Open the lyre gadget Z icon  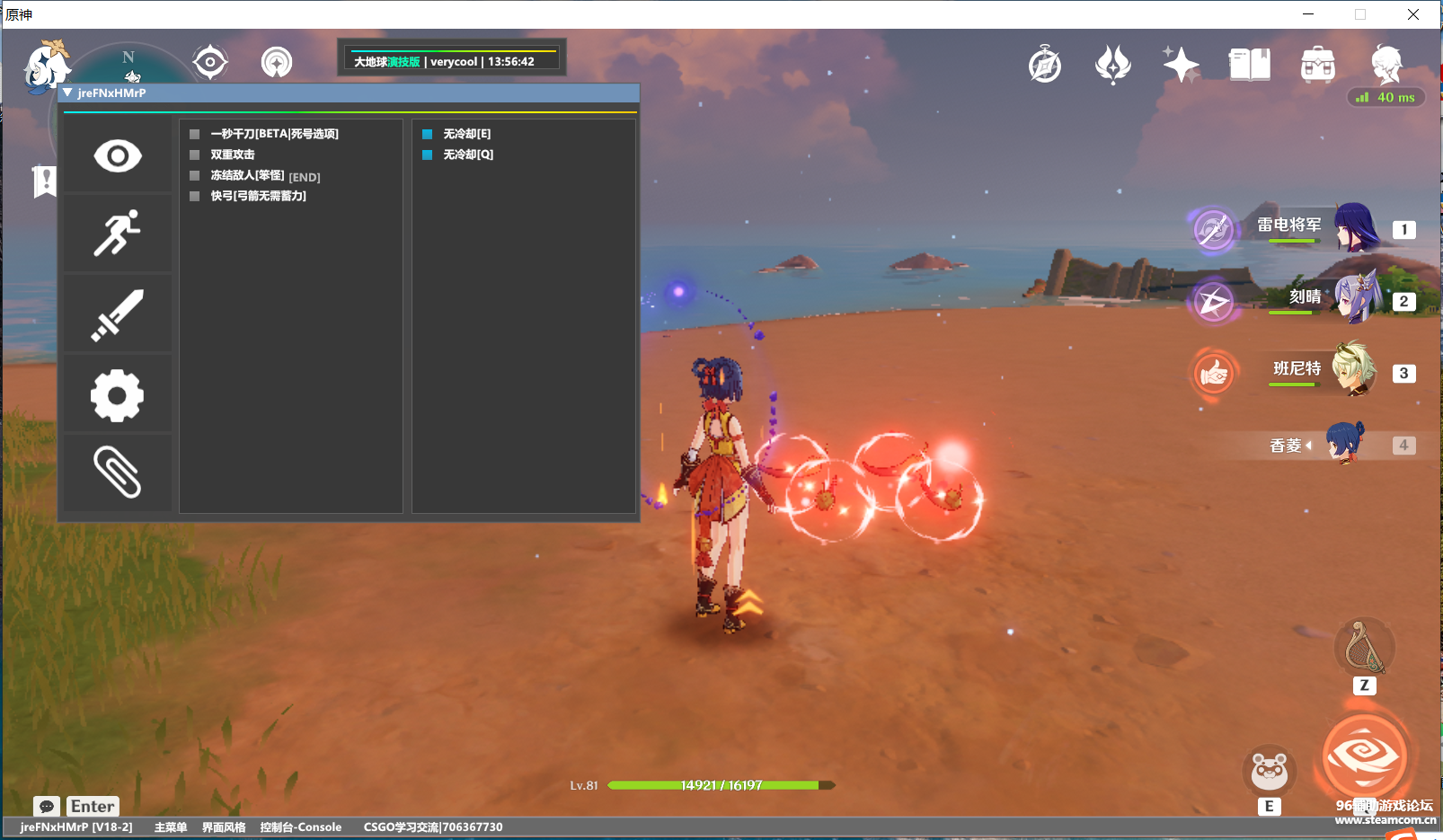point(1365,648)
